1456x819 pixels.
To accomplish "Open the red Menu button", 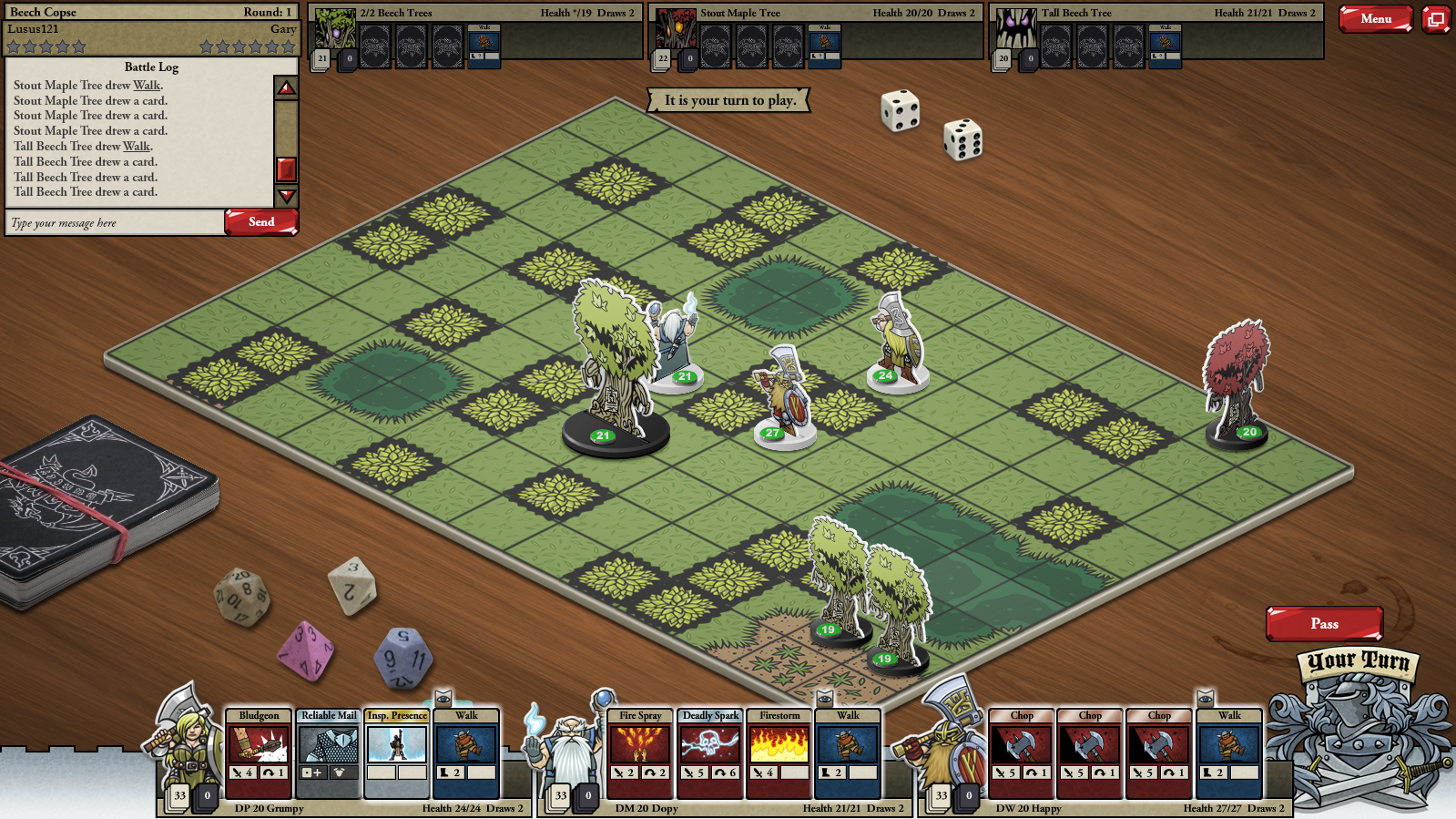I will click(1375, 18).
